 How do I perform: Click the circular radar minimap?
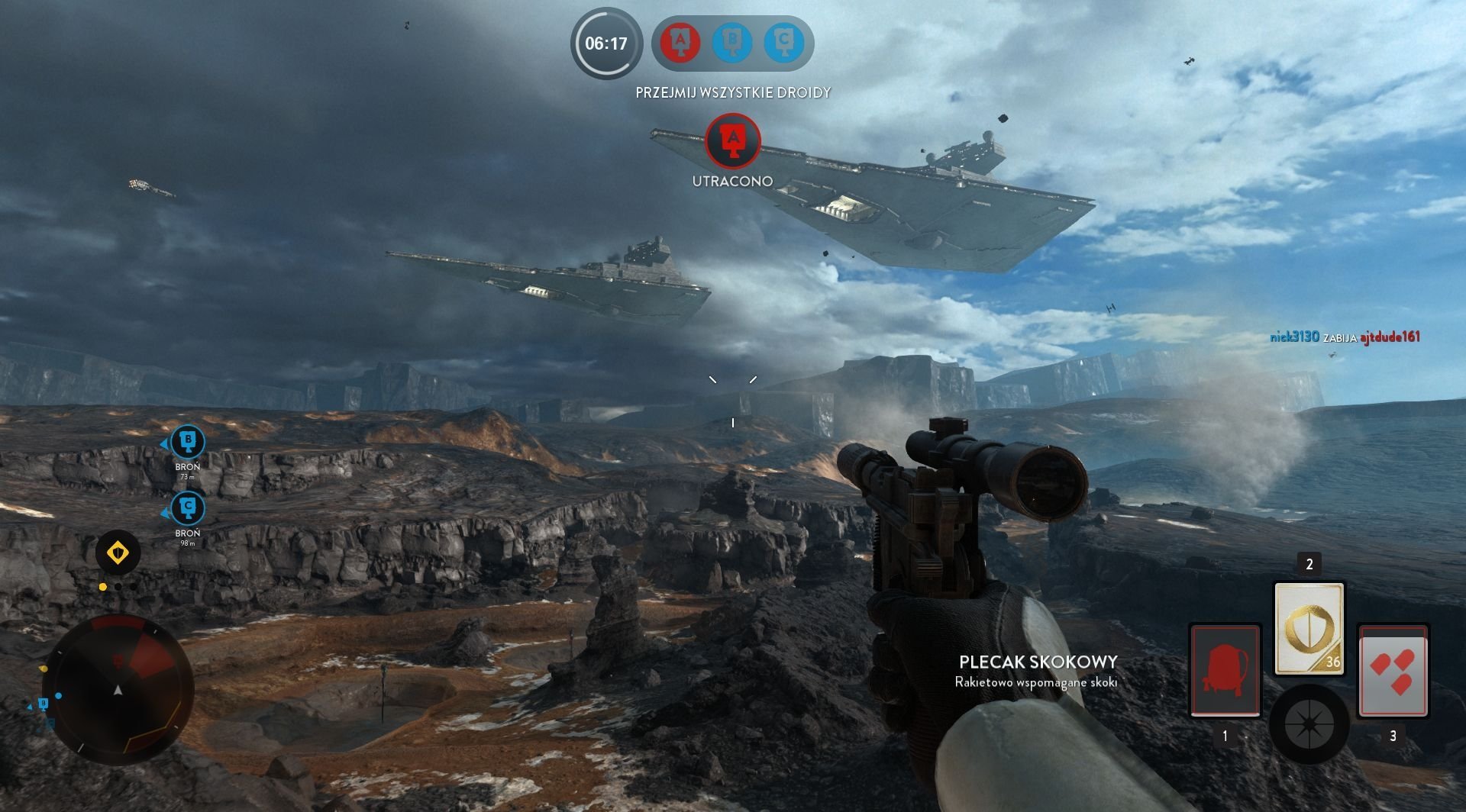118,689
